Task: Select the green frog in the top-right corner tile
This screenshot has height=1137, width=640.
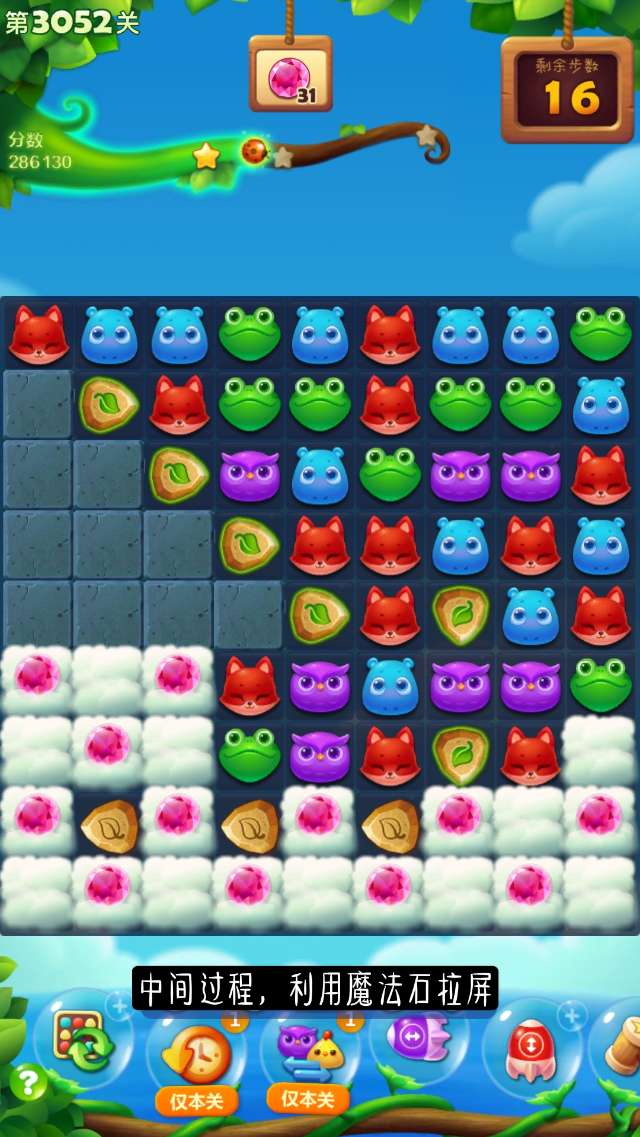Action: point(600,335)
